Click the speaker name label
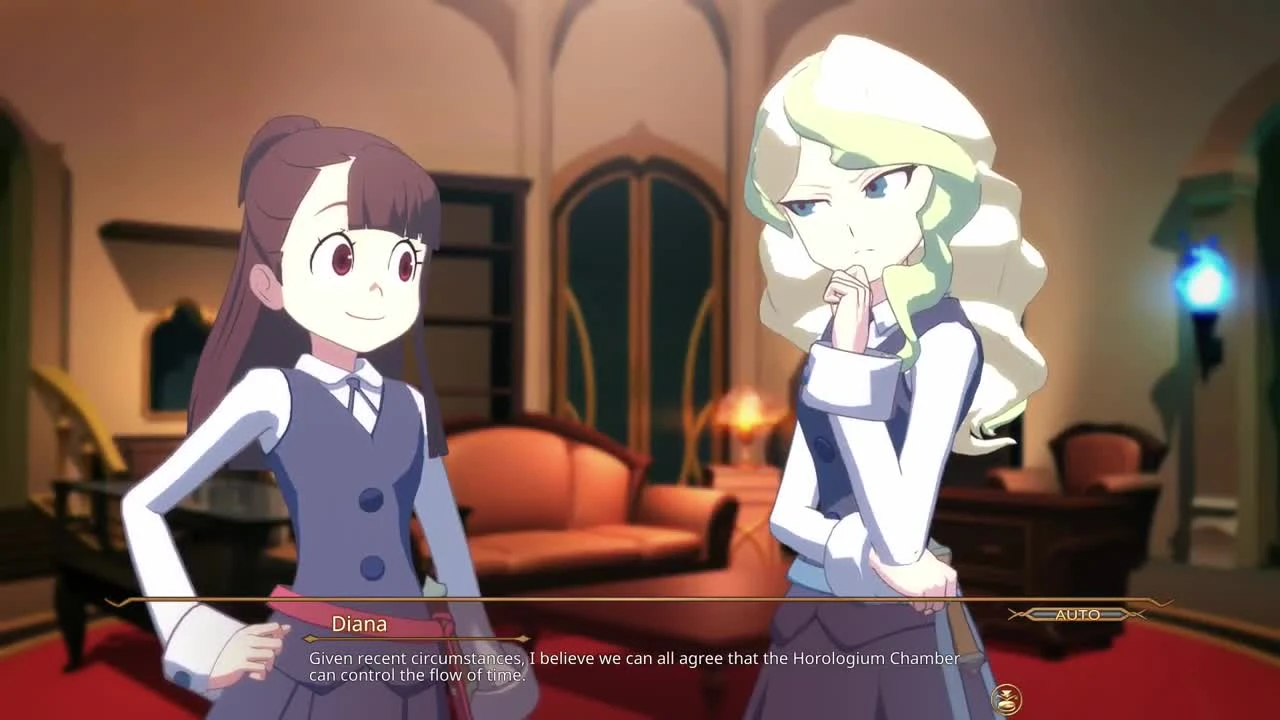This screenshot has height=720, width=1280. (x=359, y=624)
